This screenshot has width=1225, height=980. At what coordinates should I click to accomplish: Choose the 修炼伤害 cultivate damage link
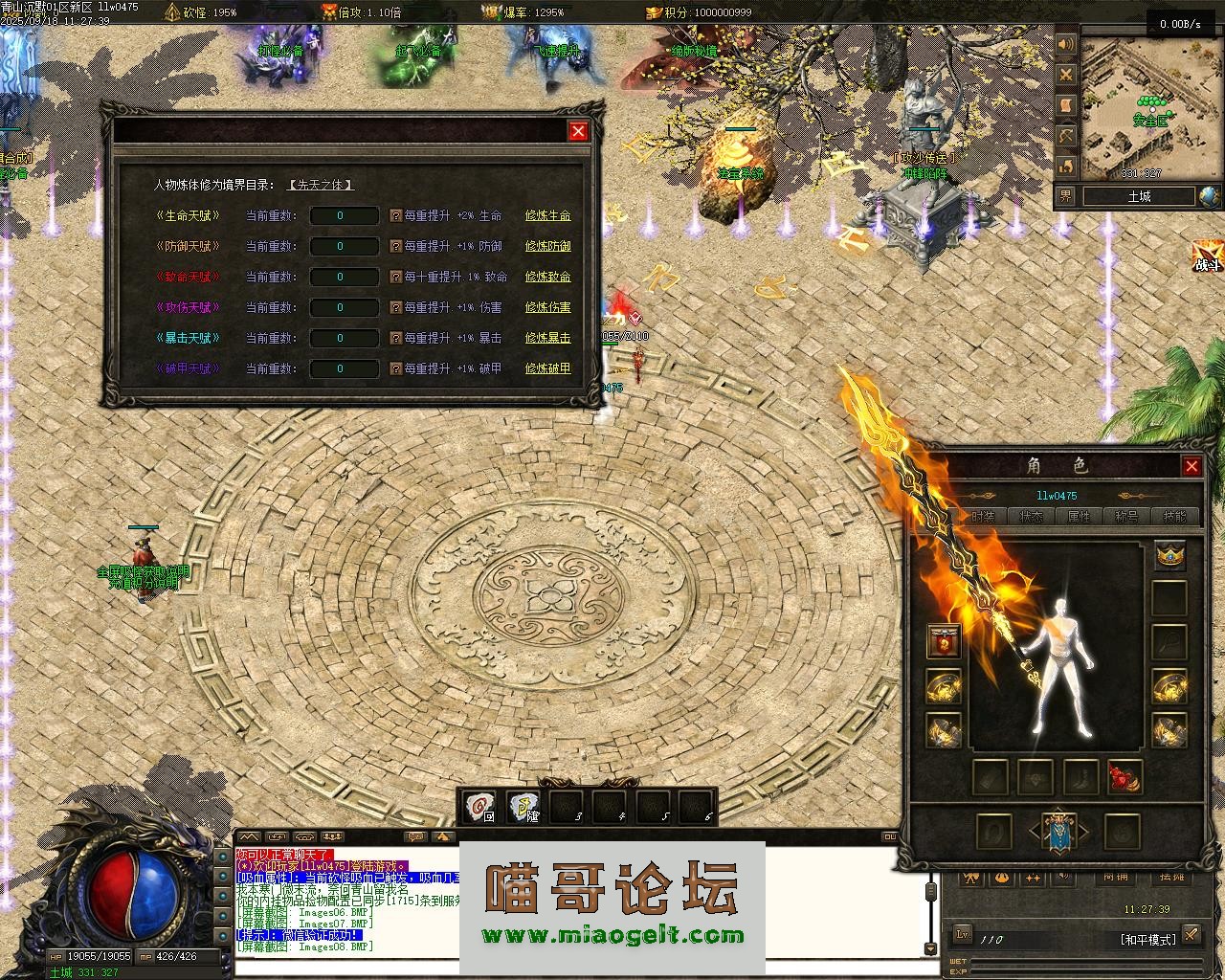click(547, 308)
